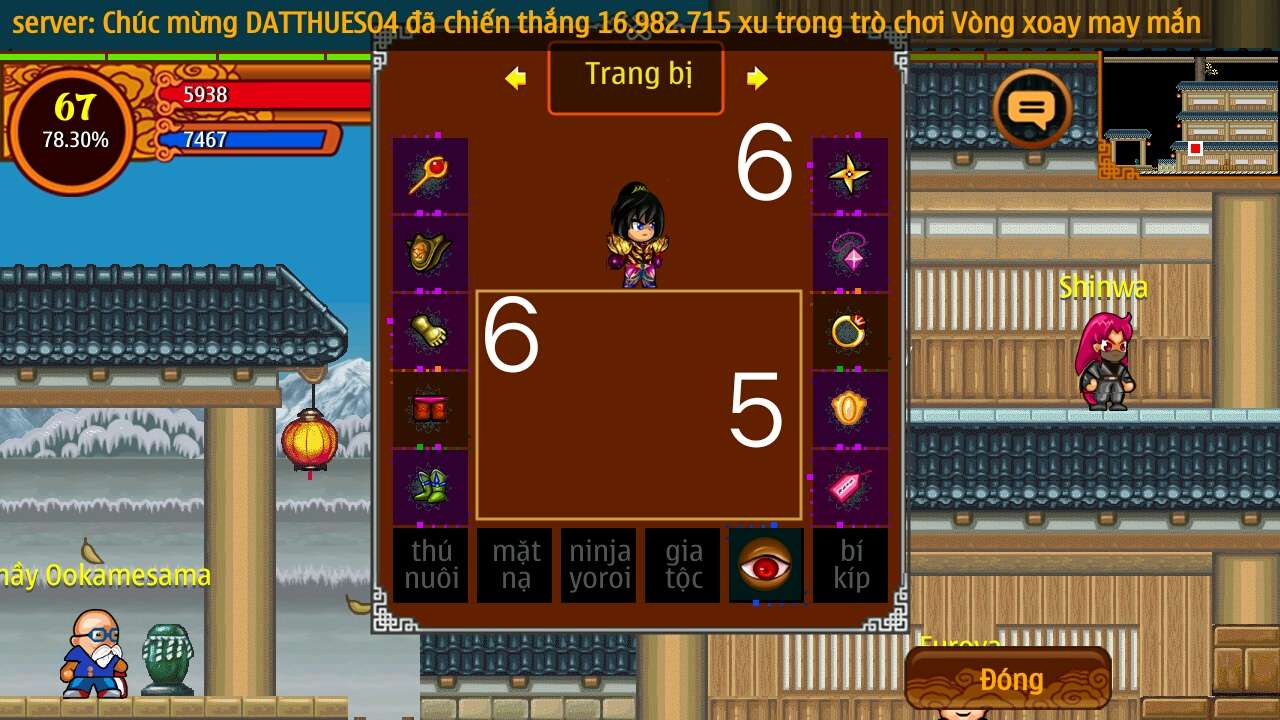Select the red pants equipment slot

(430, 409)
